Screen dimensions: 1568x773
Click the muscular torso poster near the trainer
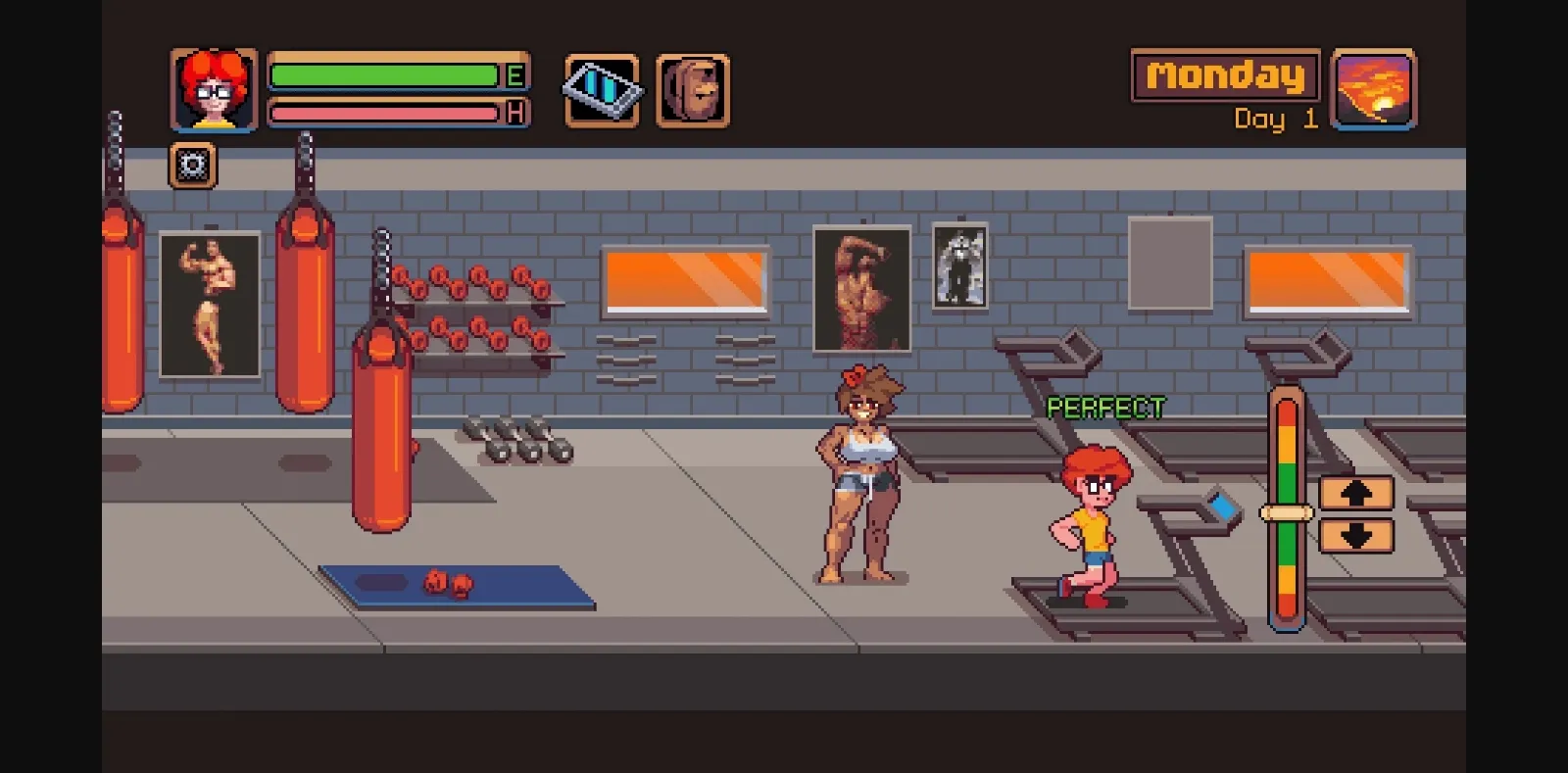[860, 289]
